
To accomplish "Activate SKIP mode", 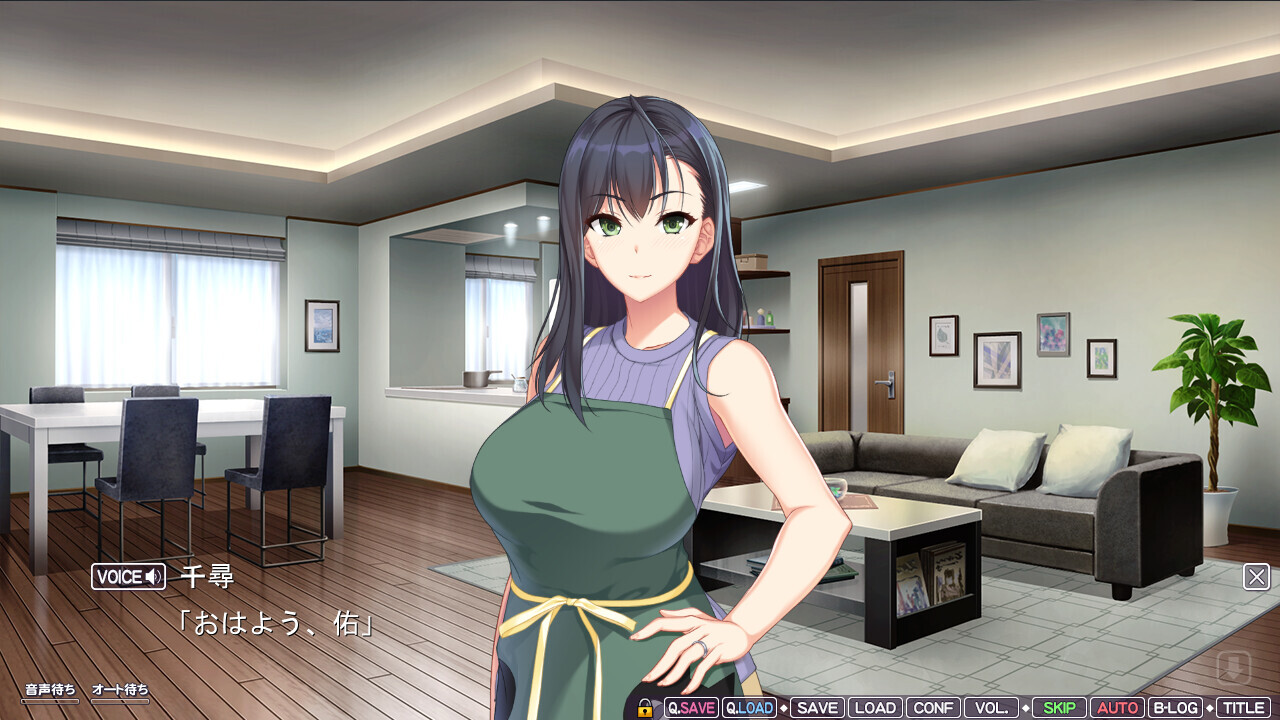I will (x=1059, y=708).
